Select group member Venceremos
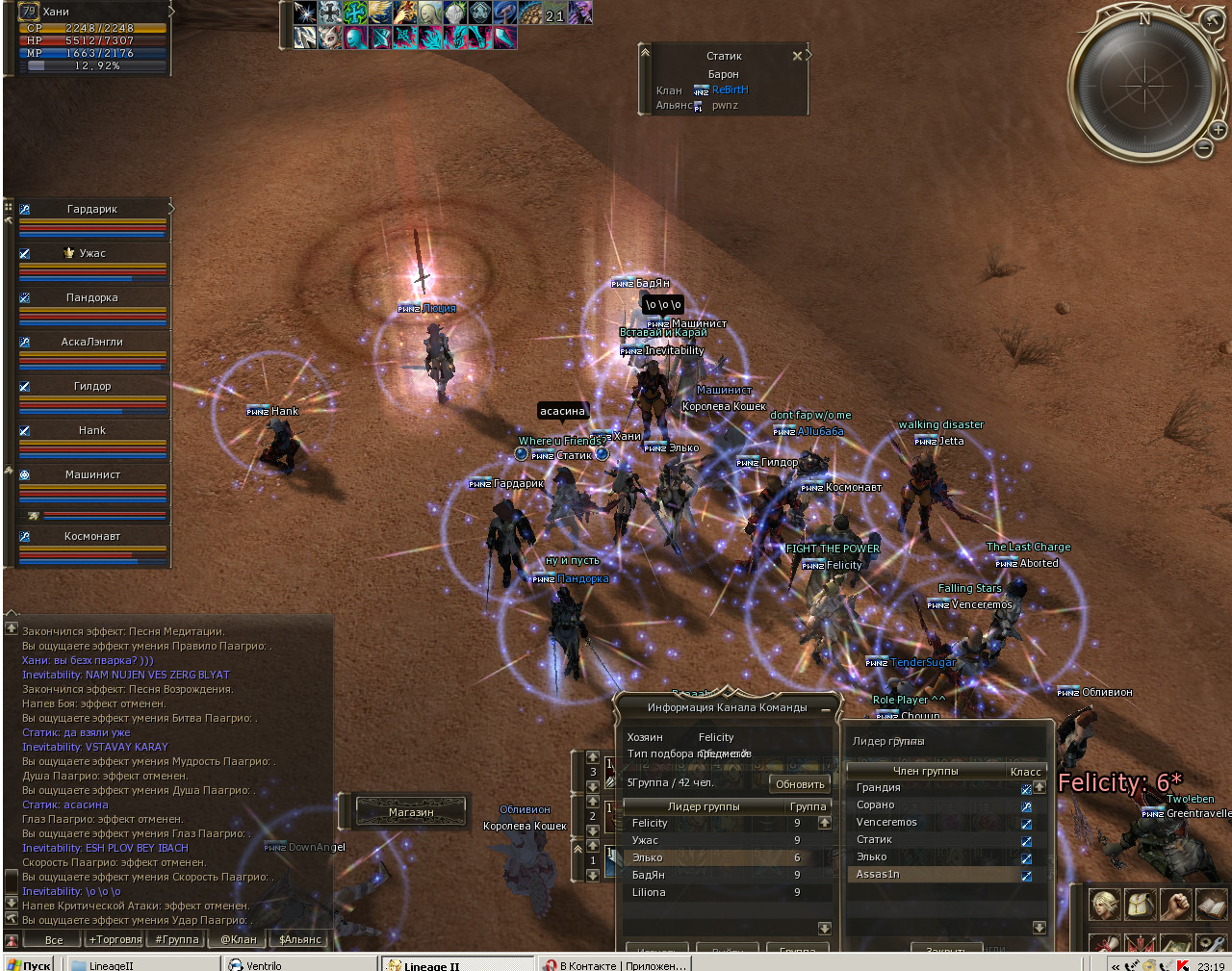Screen dimensions: 1232x971 (934, 822)
